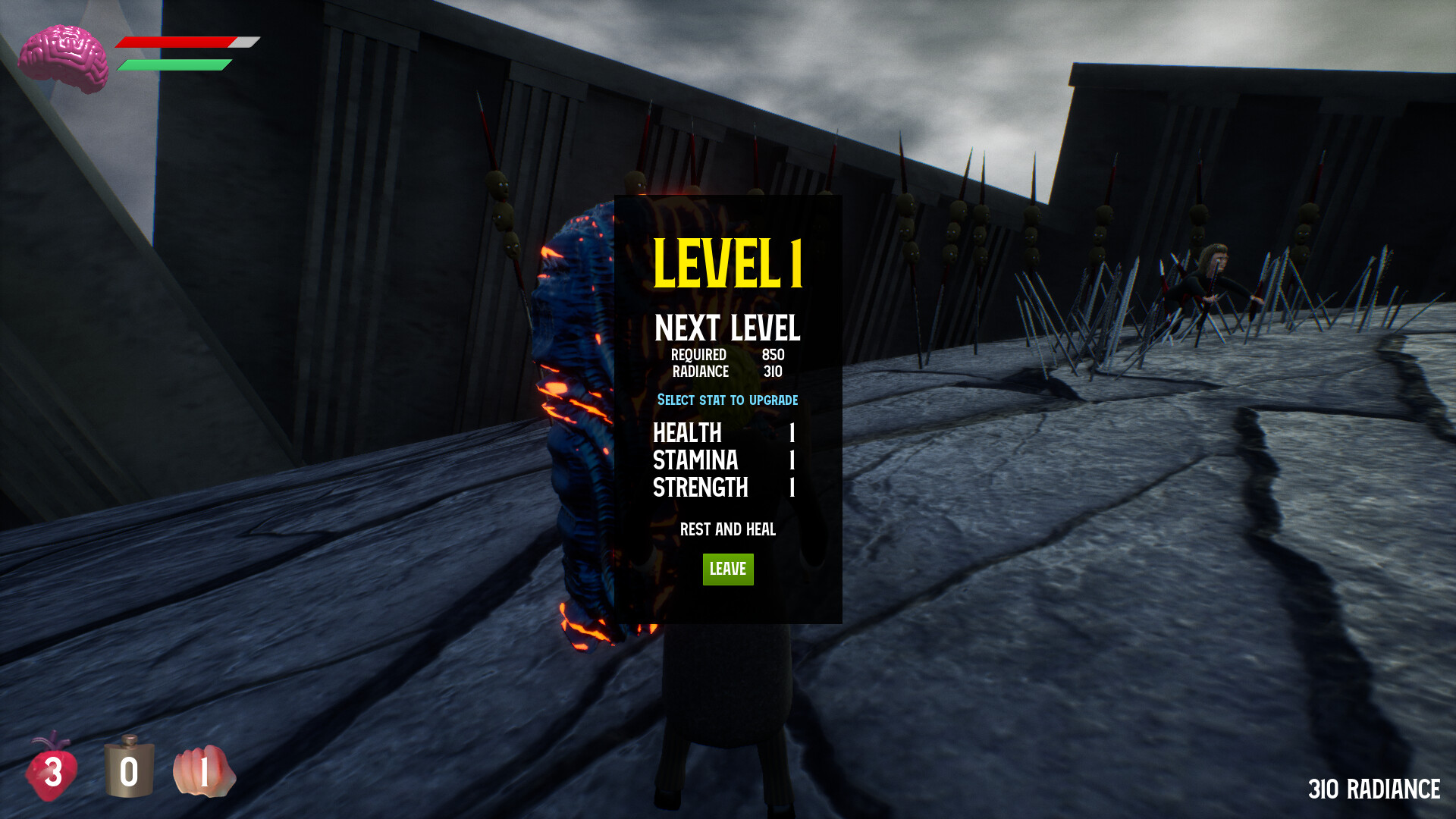Image resolution: width=1456 pixels, height=819 pixels.
Task: Click the fist counter showing 1
Action: click(x=205, y=773)
